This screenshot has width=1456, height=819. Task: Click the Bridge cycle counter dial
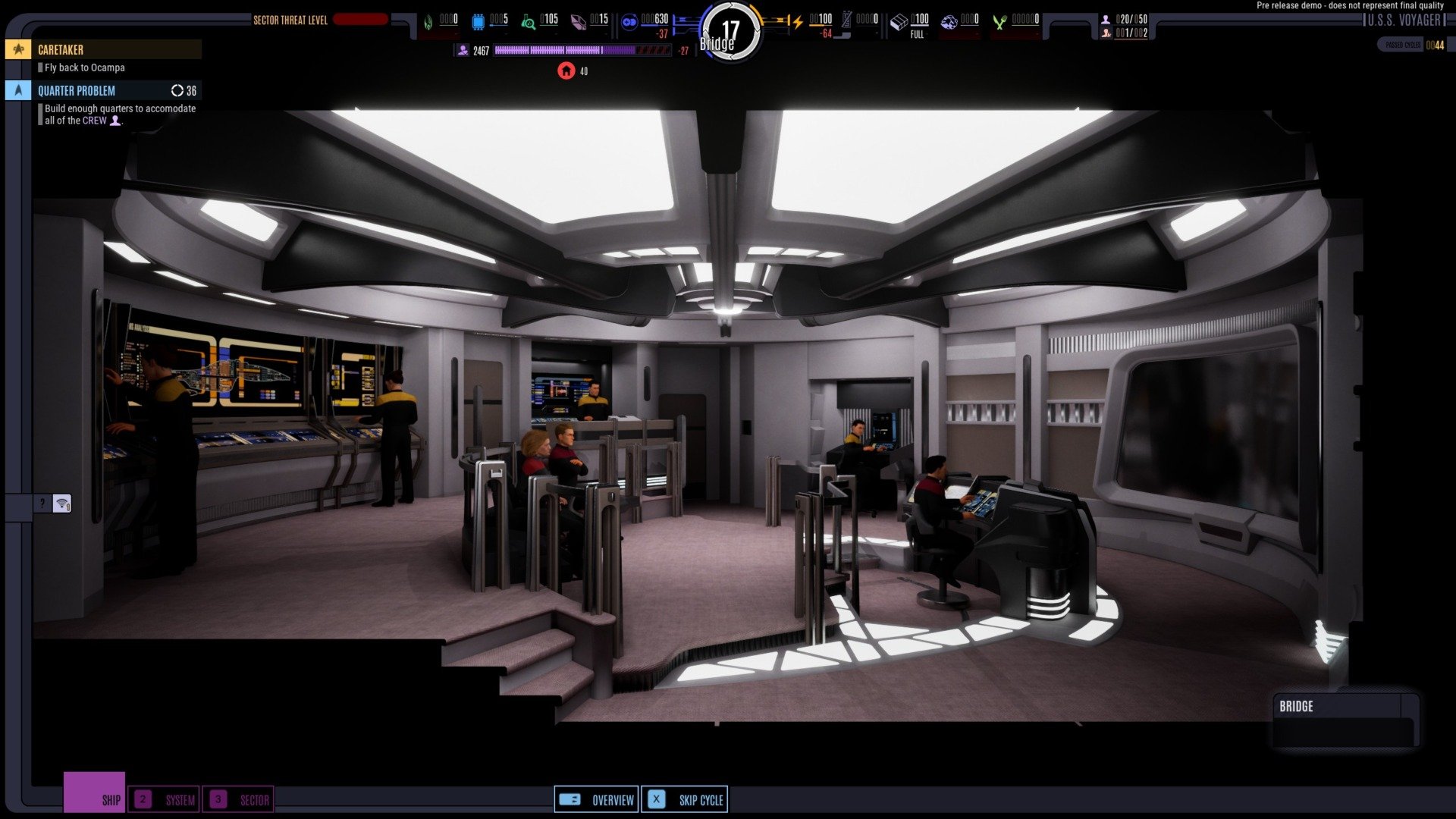[729, 33]
